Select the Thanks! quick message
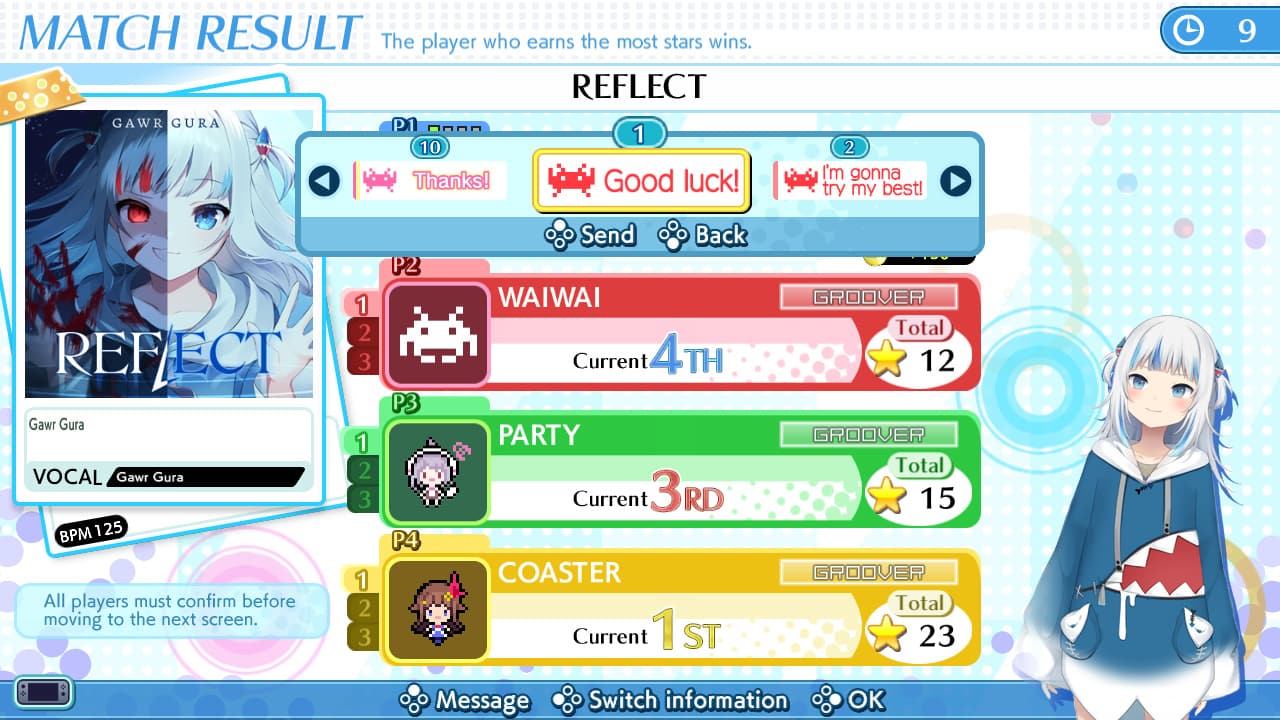The height and width of the screenshot is (720, 1280). [432, 180]
